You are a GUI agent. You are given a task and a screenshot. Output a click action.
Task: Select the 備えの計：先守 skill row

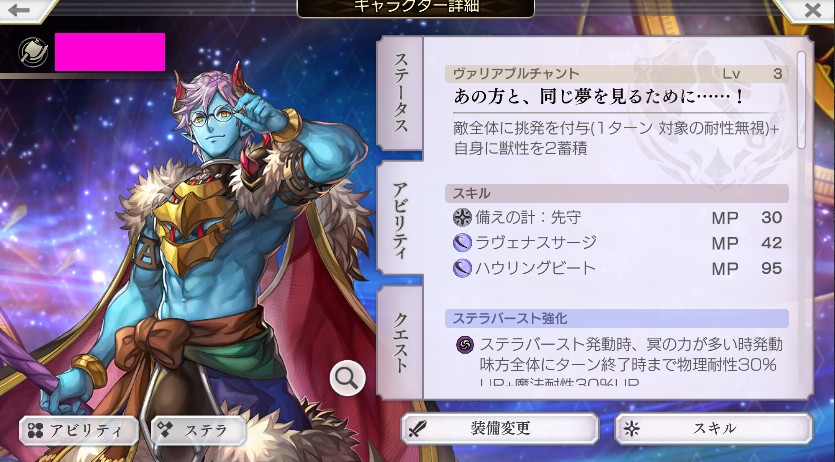[616, 218]
